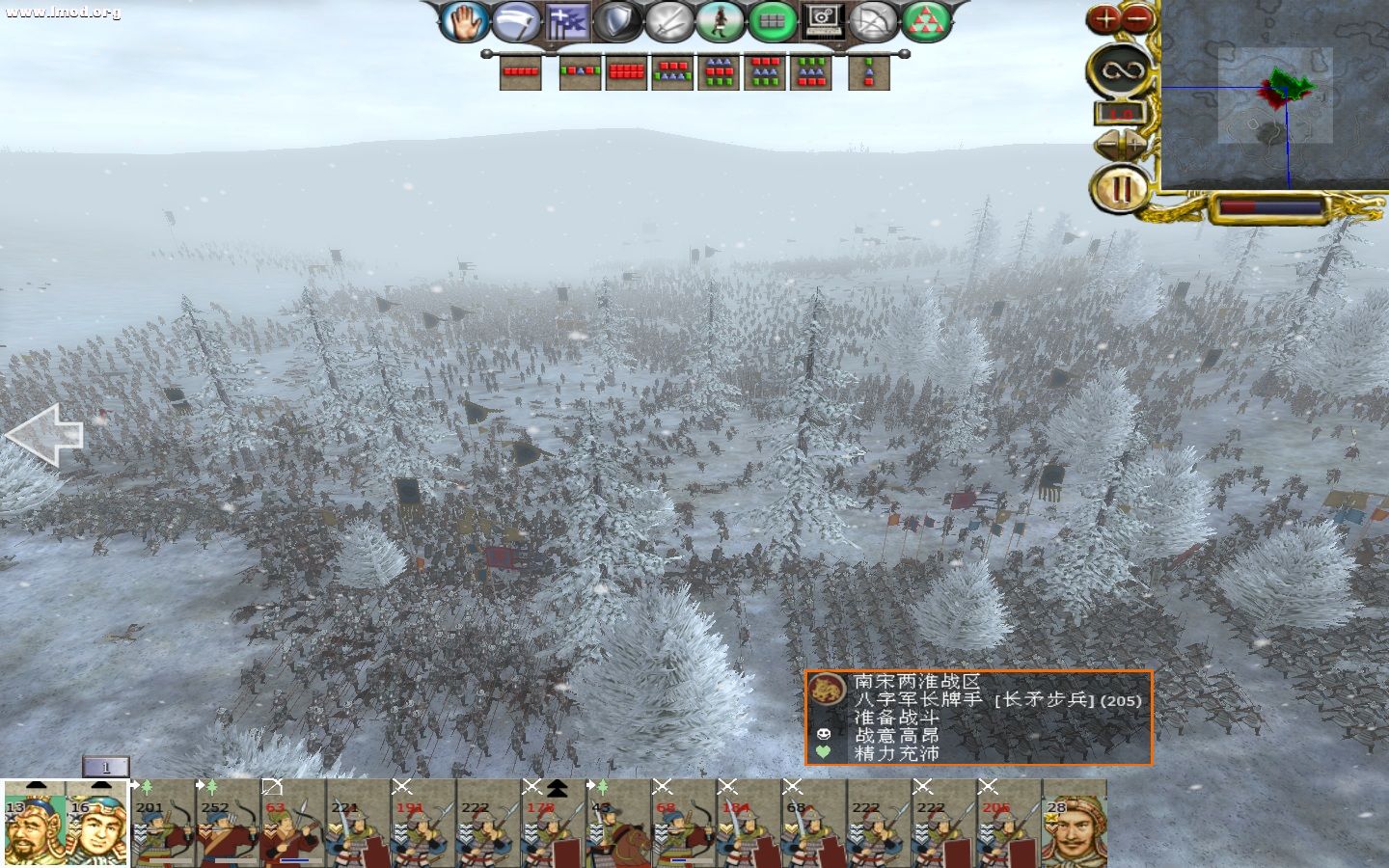Increase battle speed with the plus arrow
Viewport: 1389px width, 868px height.
[1135, 146]
